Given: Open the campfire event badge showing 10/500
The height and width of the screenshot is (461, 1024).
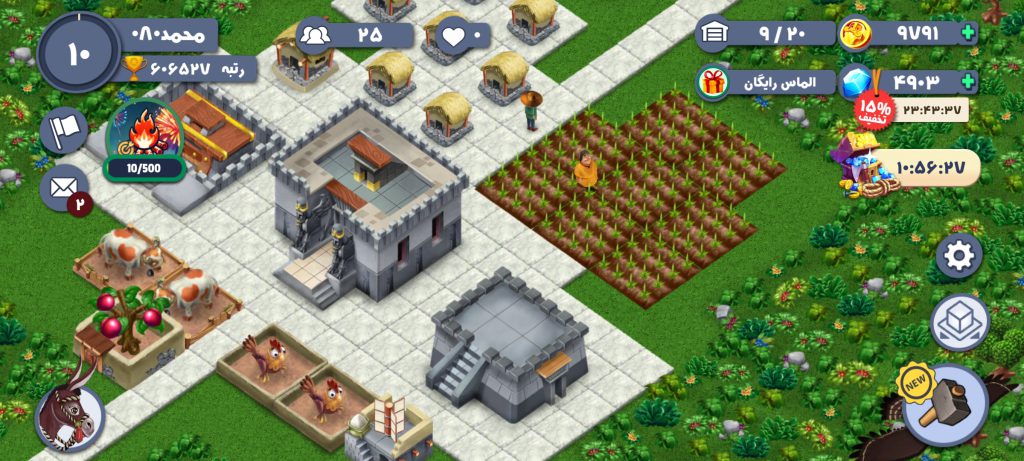Looking at the screenshot, I should (144, 141).
